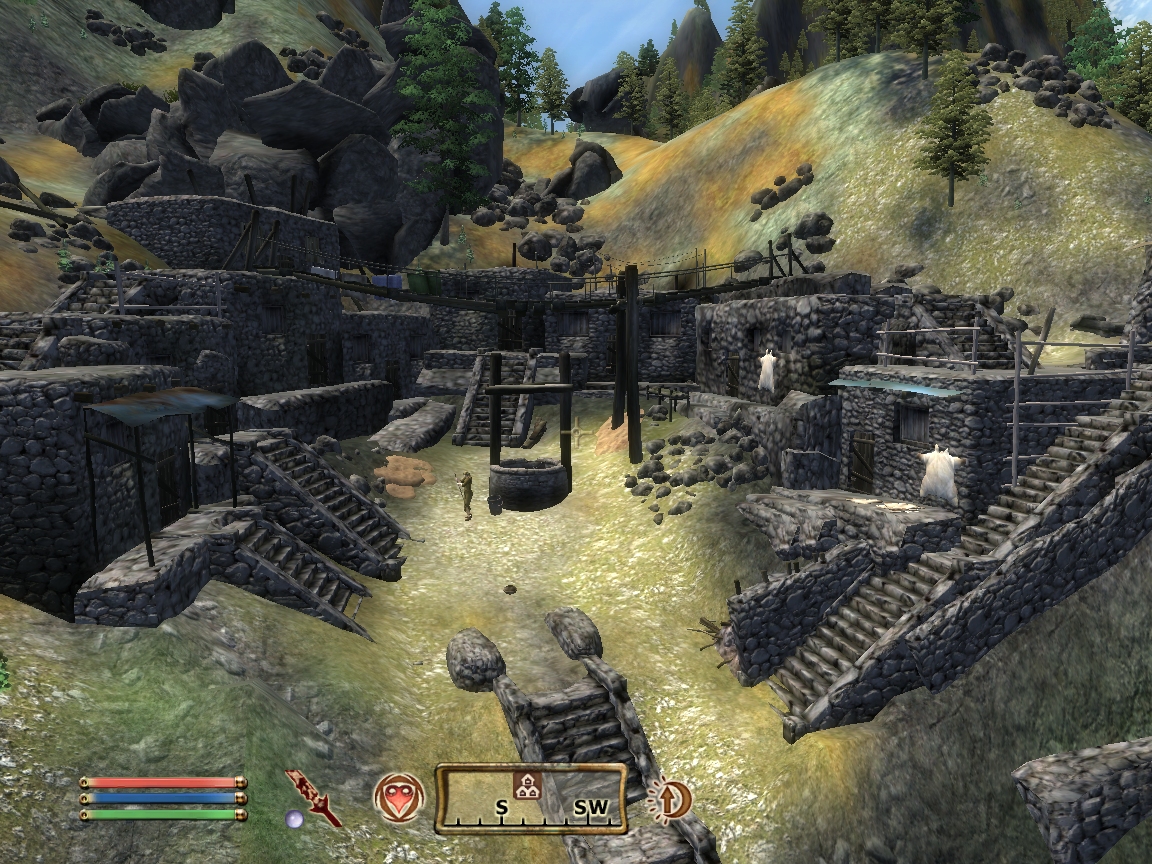1152x864 pixels.
Task: Click the compass heading bar
Action: coord(531,799)
